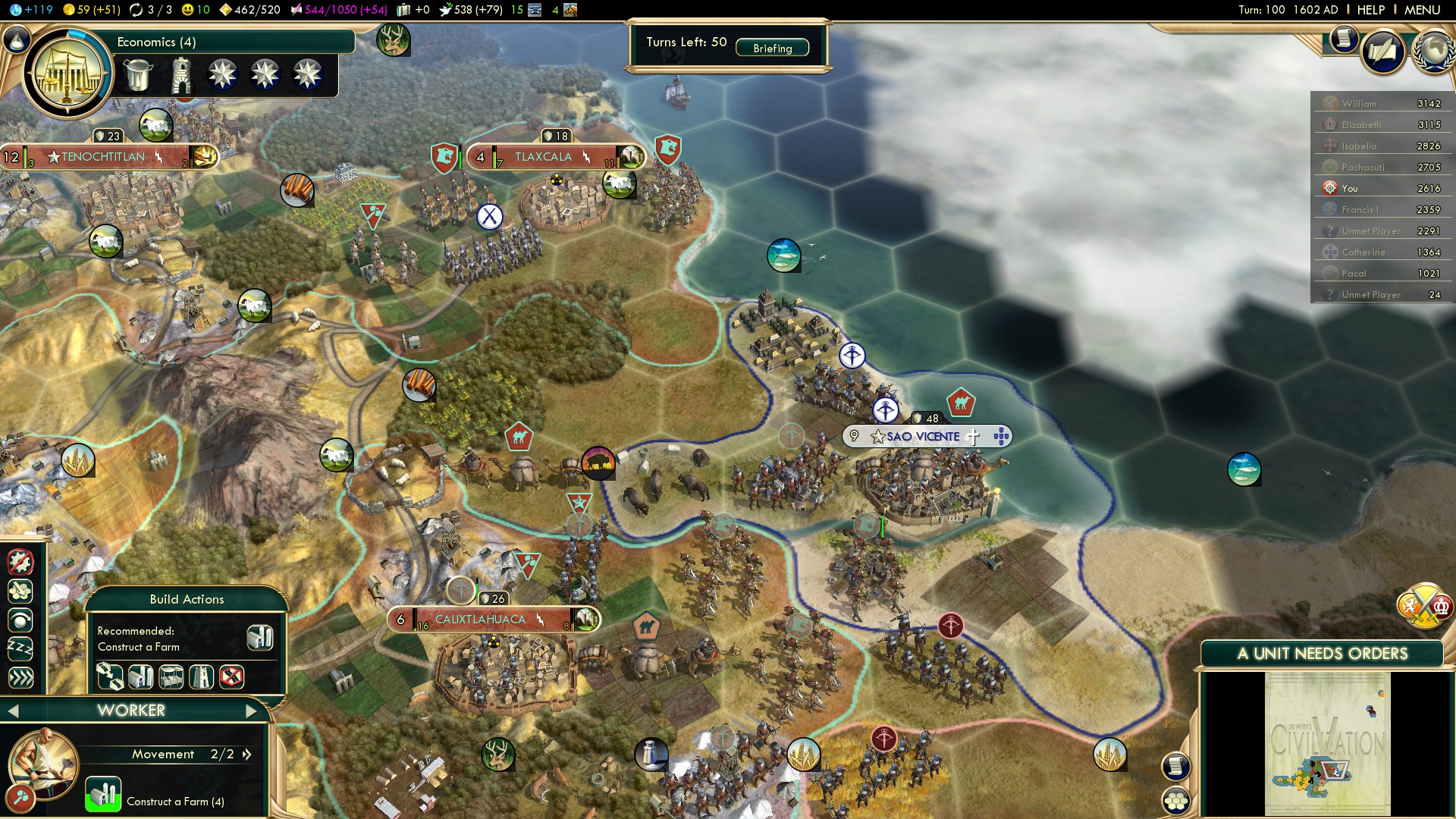Open the Sao Vicente city banner
The image size is (1456, 819).
[923, 436]
